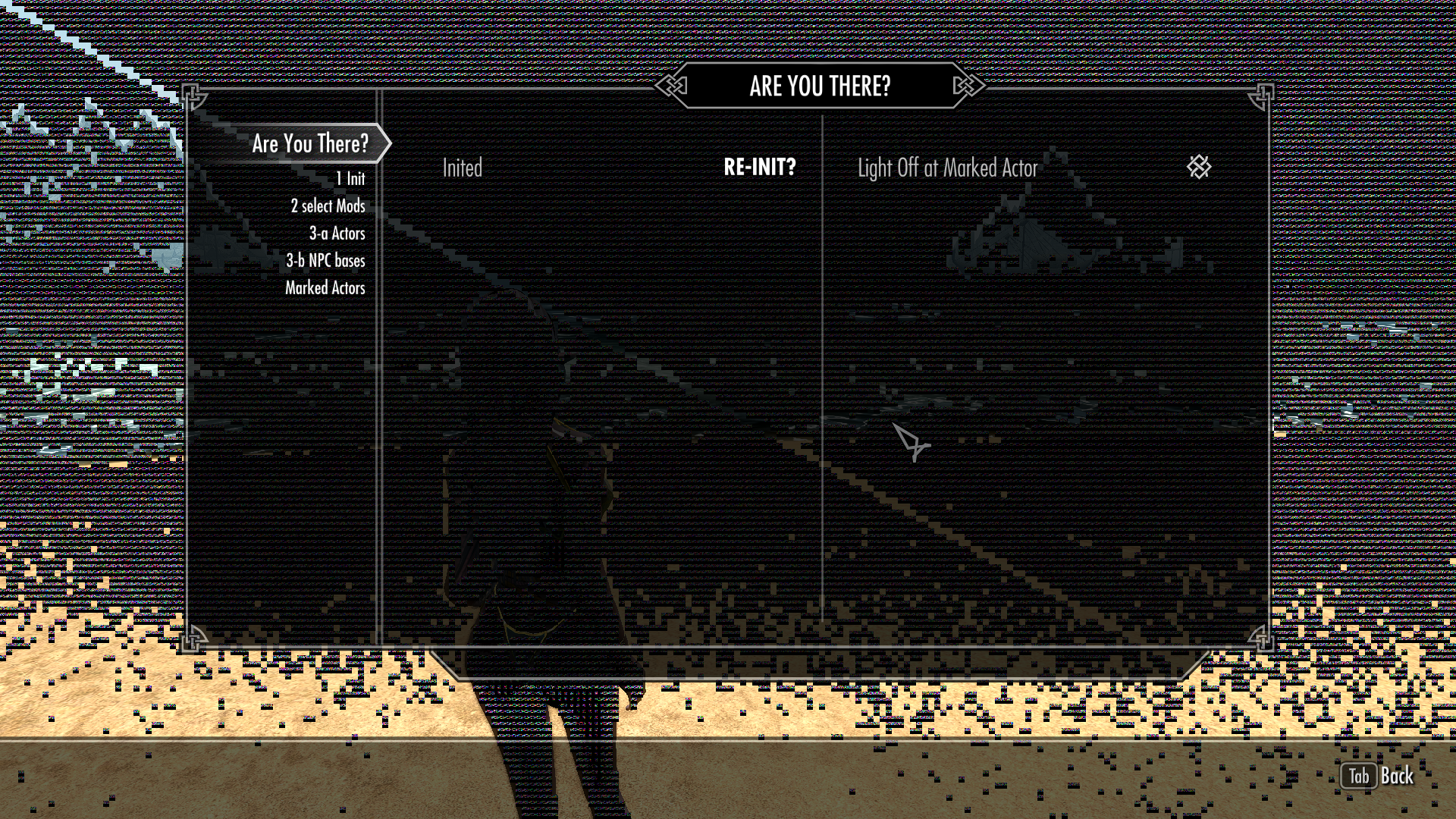
Task: Switch to the Marked Actors page
Action: coord(325,287)
